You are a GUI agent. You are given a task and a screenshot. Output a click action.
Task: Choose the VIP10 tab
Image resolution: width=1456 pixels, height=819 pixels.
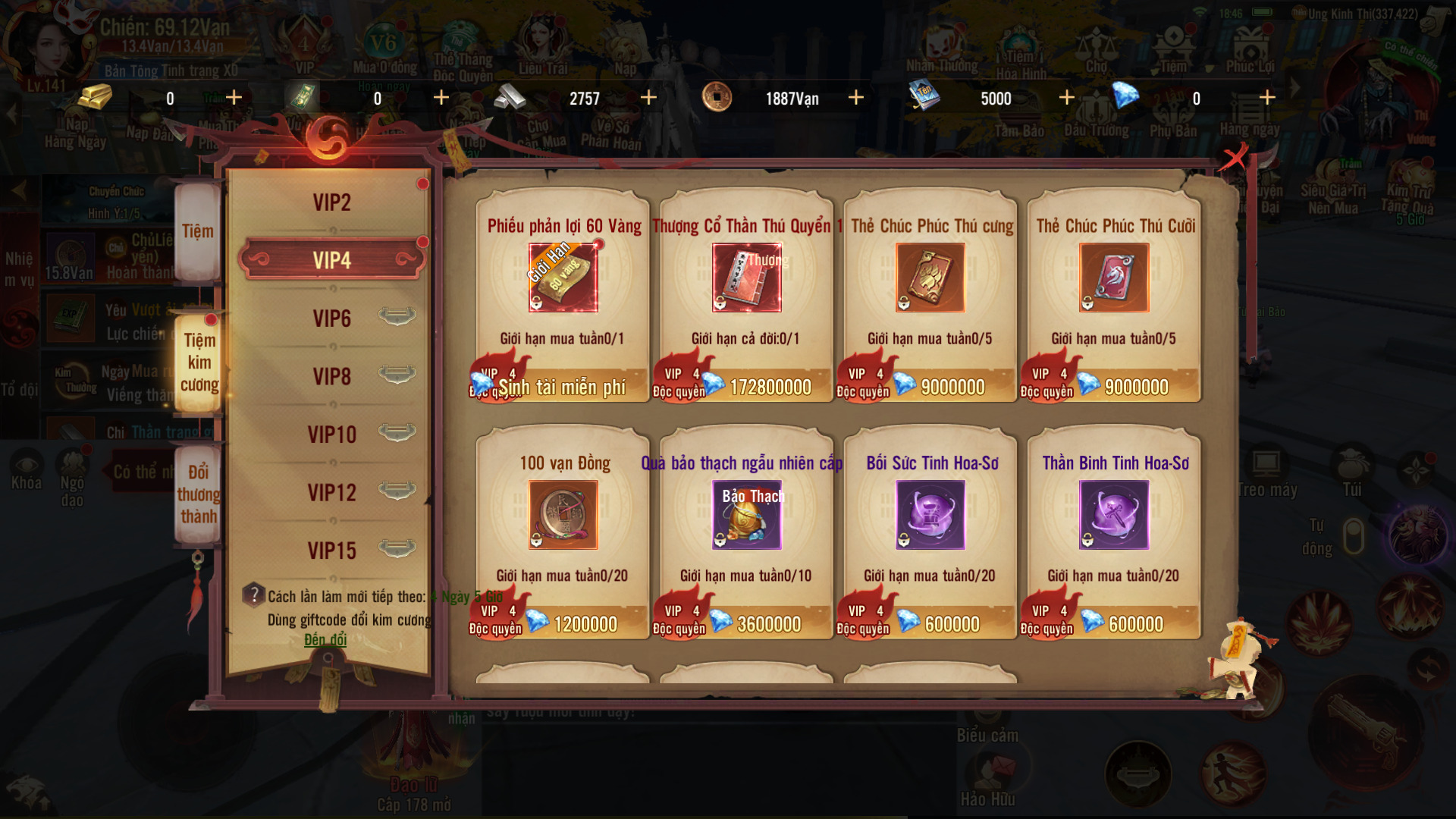331,435
